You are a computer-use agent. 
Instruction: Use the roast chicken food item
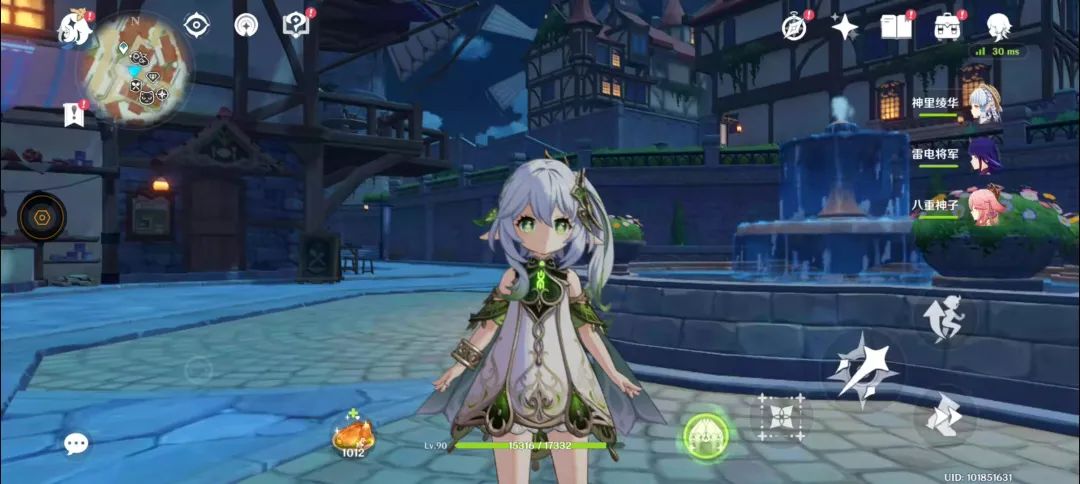[353, 434]
